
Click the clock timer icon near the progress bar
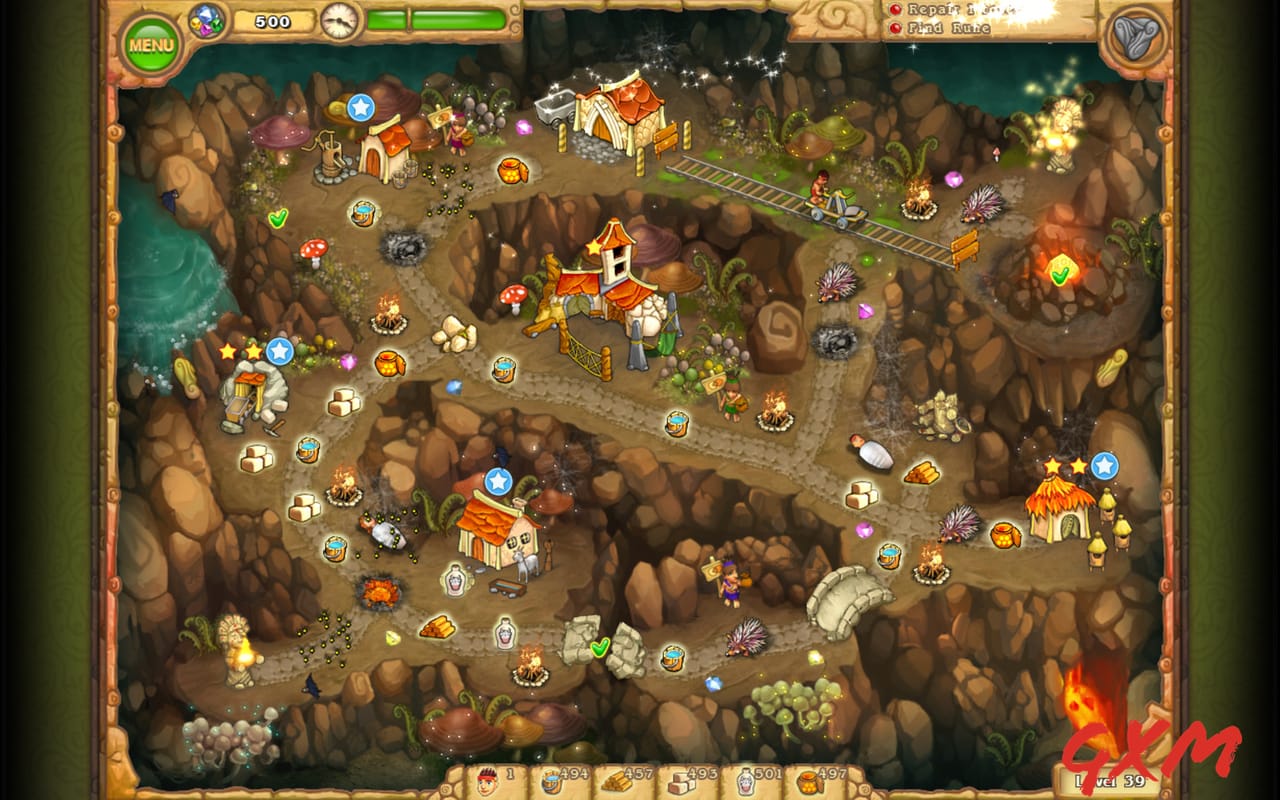pyautogui.click(x=340, y=18)
